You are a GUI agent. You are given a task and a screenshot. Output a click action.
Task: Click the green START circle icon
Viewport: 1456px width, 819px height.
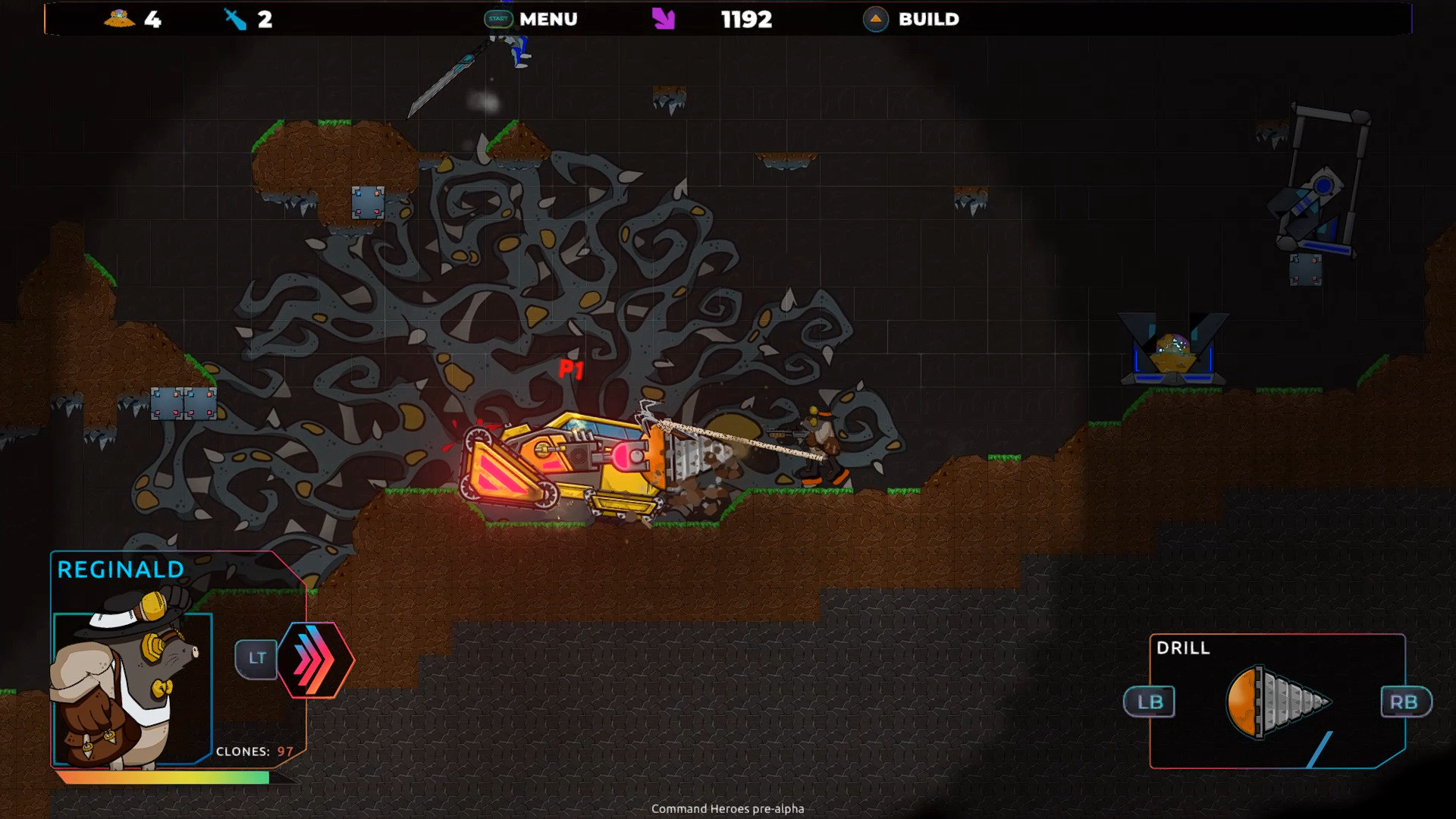pyautogui.click(x=498, y=19)
